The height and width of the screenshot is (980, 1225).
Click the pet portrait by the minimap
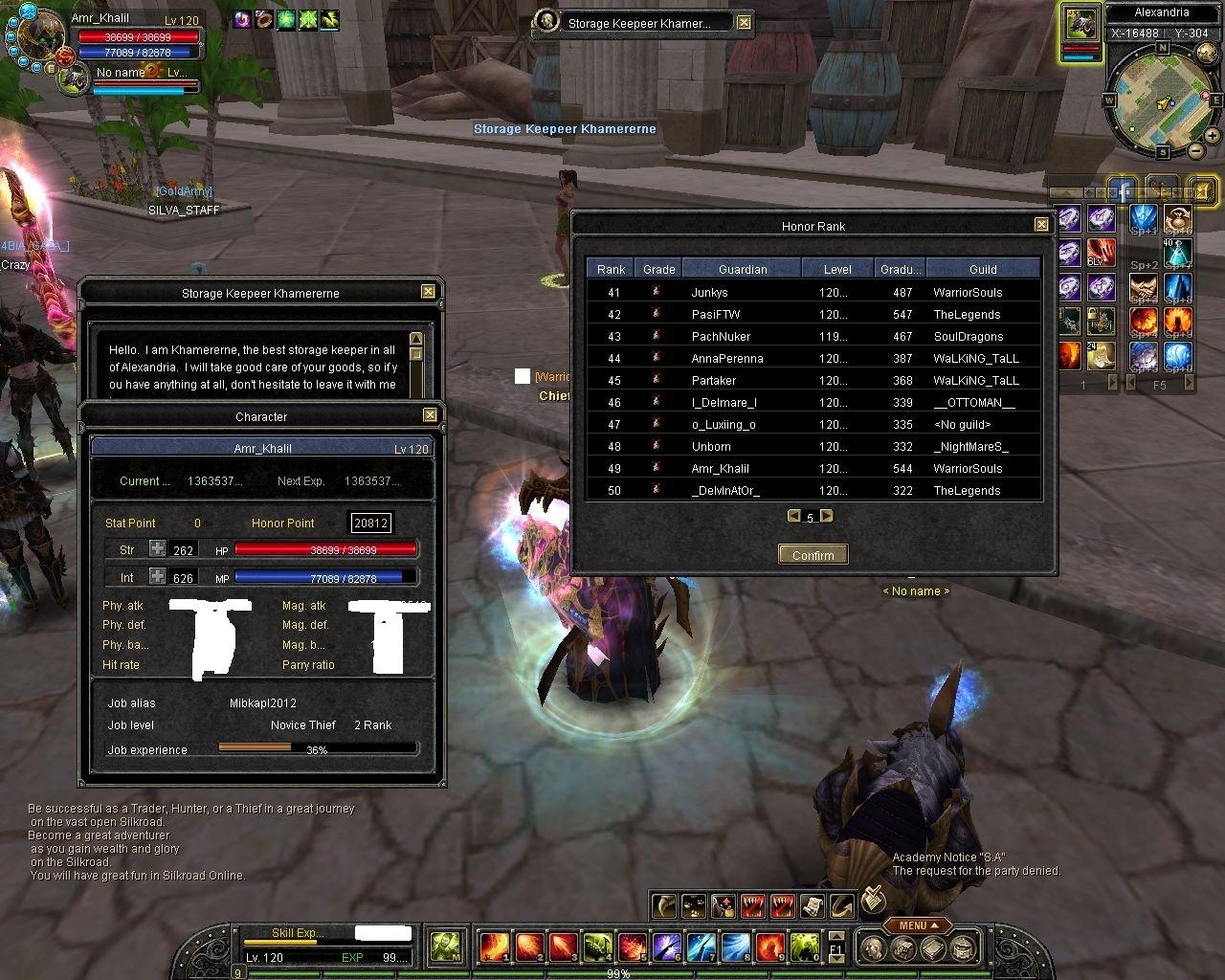[1080, 24]
